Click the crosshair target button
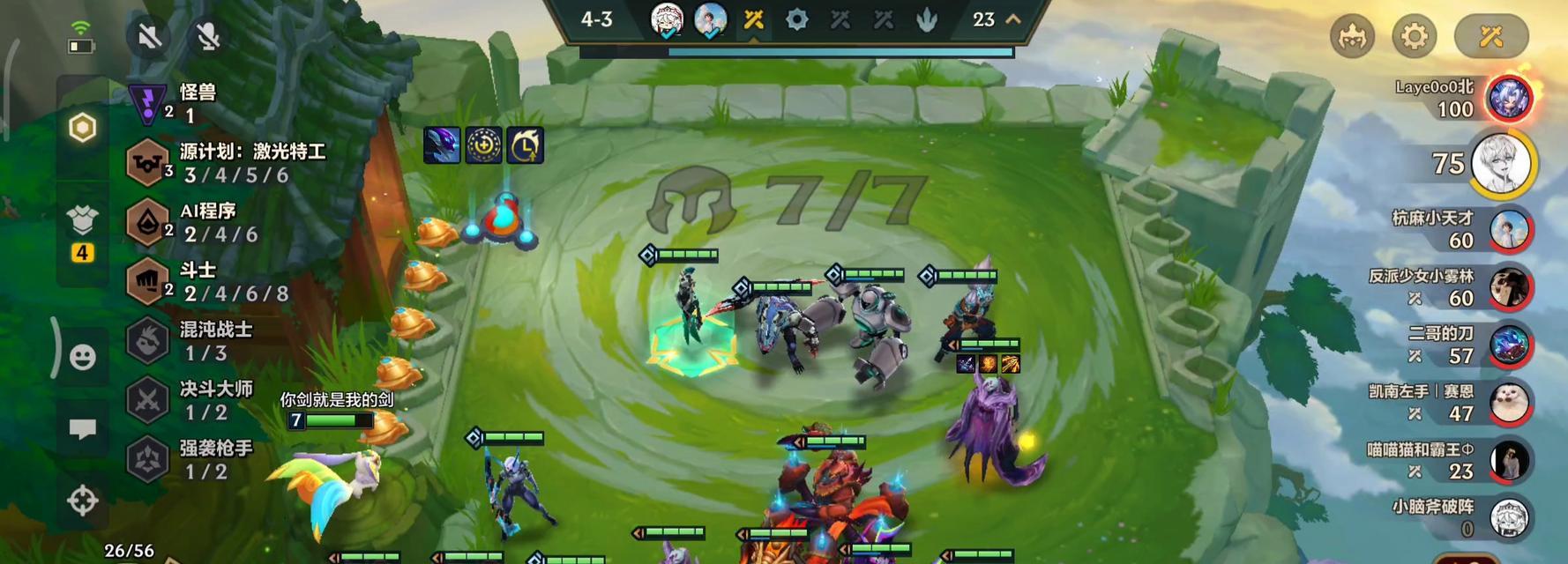 [83, 501]
